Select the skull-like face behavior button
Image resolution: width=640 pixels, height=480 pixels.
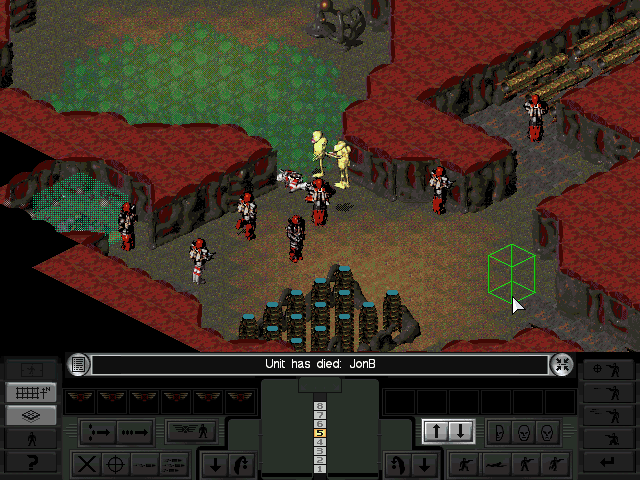tap(546, 432)
